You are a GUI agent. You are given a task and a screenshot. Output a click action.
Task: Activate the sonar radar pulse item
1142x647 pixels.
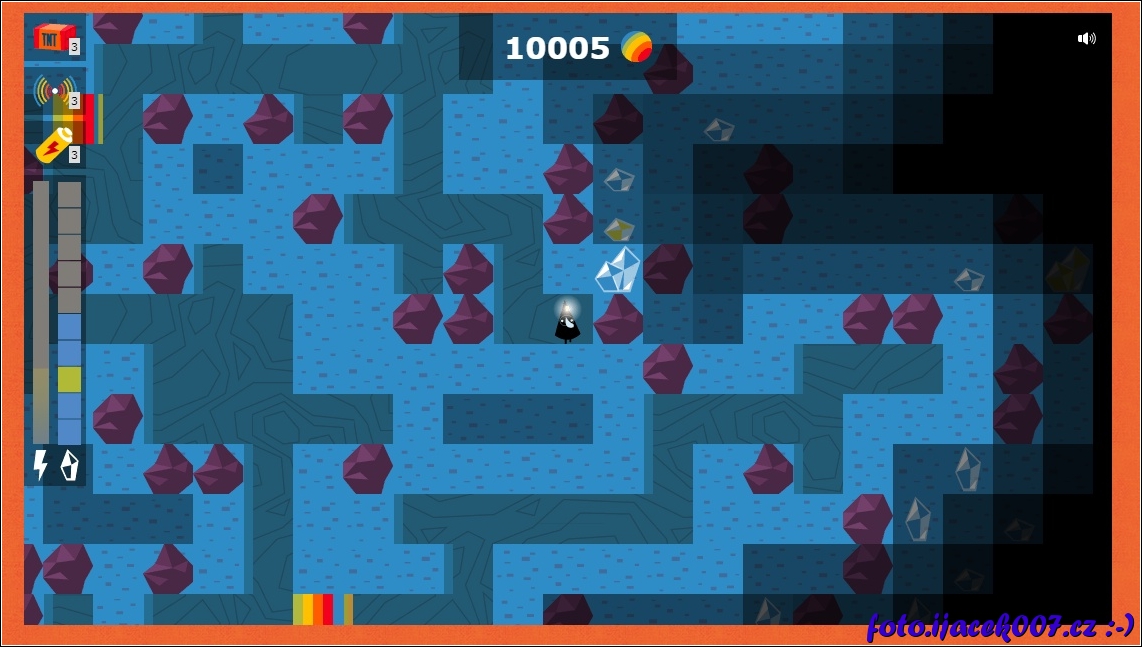[x=54, y=91]
